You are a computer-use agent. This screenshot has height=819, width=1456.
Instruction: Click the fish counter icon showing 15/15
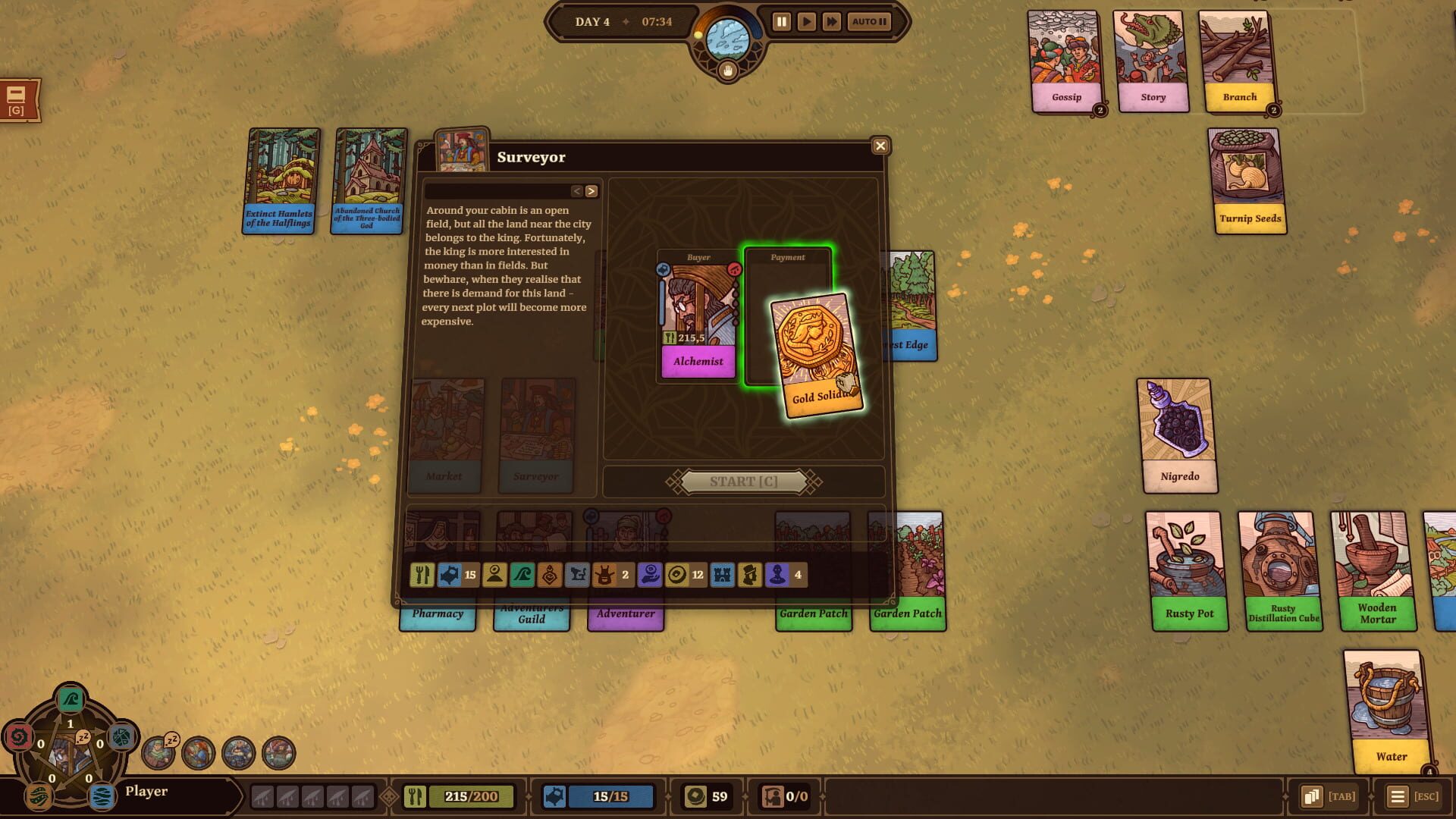point(598,796)
